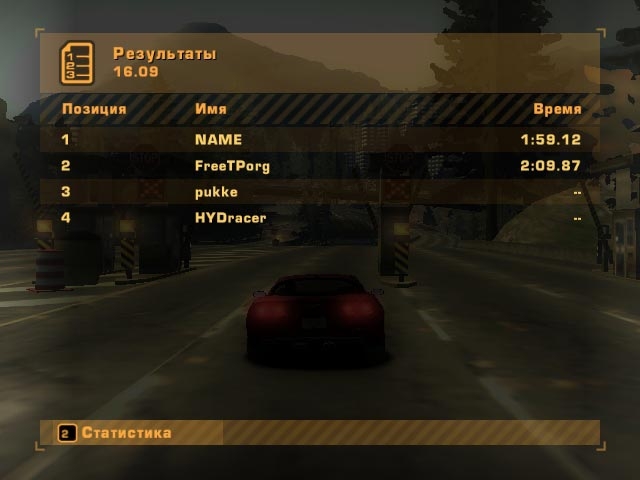Open the Статистика option
Image resolution: width=640 pixels, height=480 pixels.
[126, 433]
